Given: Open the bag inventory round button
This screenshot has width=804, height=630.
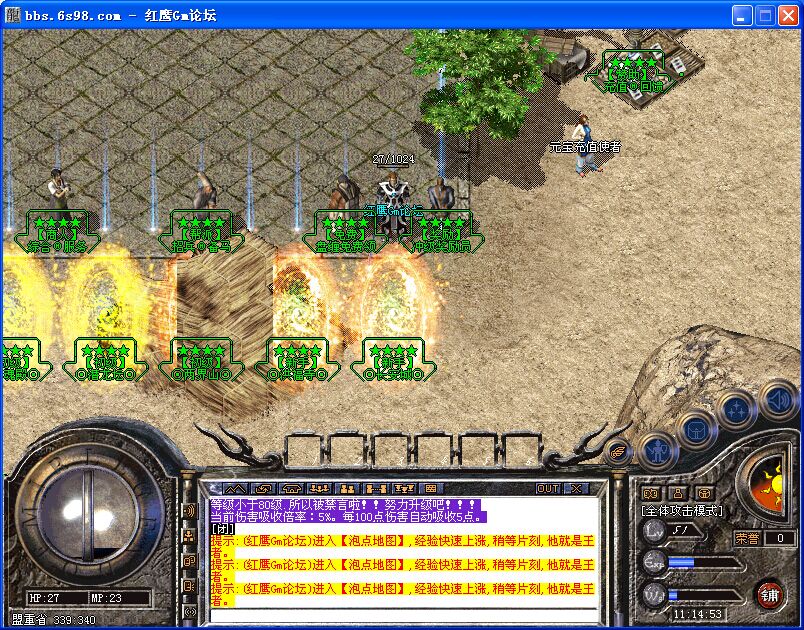Looking at the screenshot, I should 696,431.
